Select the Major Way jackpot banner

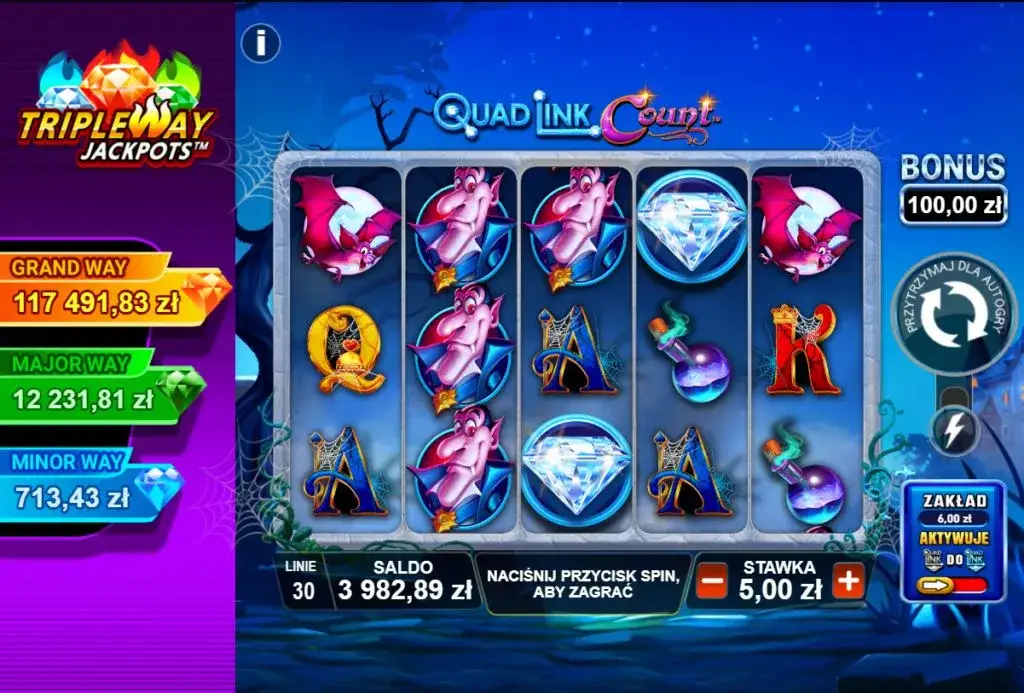tap(100, 387)
